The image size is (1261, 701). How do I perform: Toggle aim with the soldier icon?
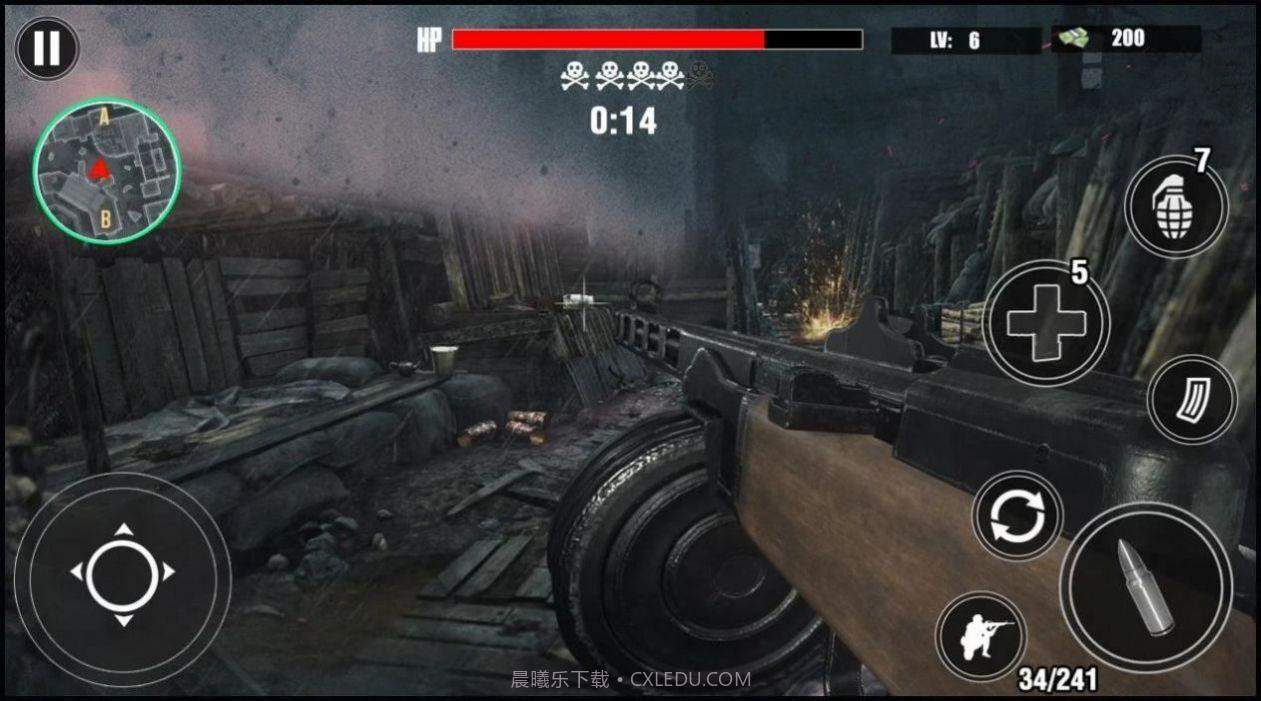pos(980,636)
